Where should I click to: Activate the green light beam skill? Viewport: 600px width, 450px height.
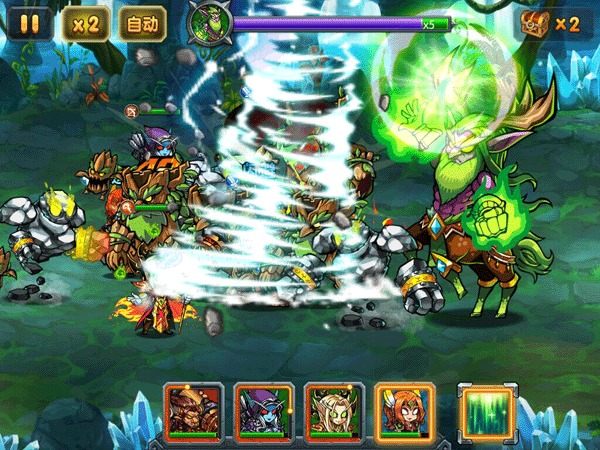click(x=486, y=410)
